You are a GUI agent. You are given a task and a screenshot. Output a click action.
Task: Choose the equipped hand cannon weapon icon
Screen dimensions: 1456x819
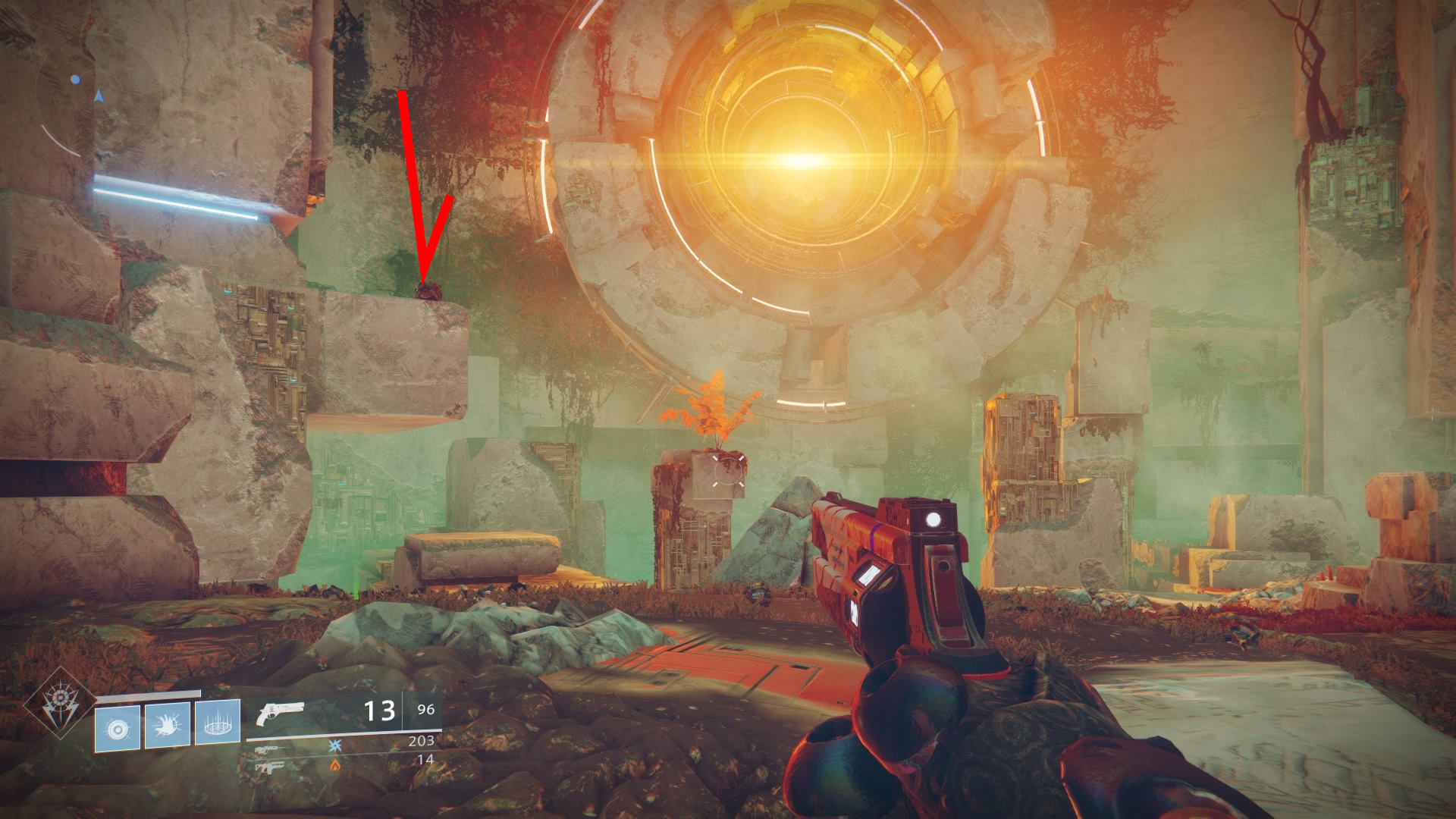tap(280, 714)
